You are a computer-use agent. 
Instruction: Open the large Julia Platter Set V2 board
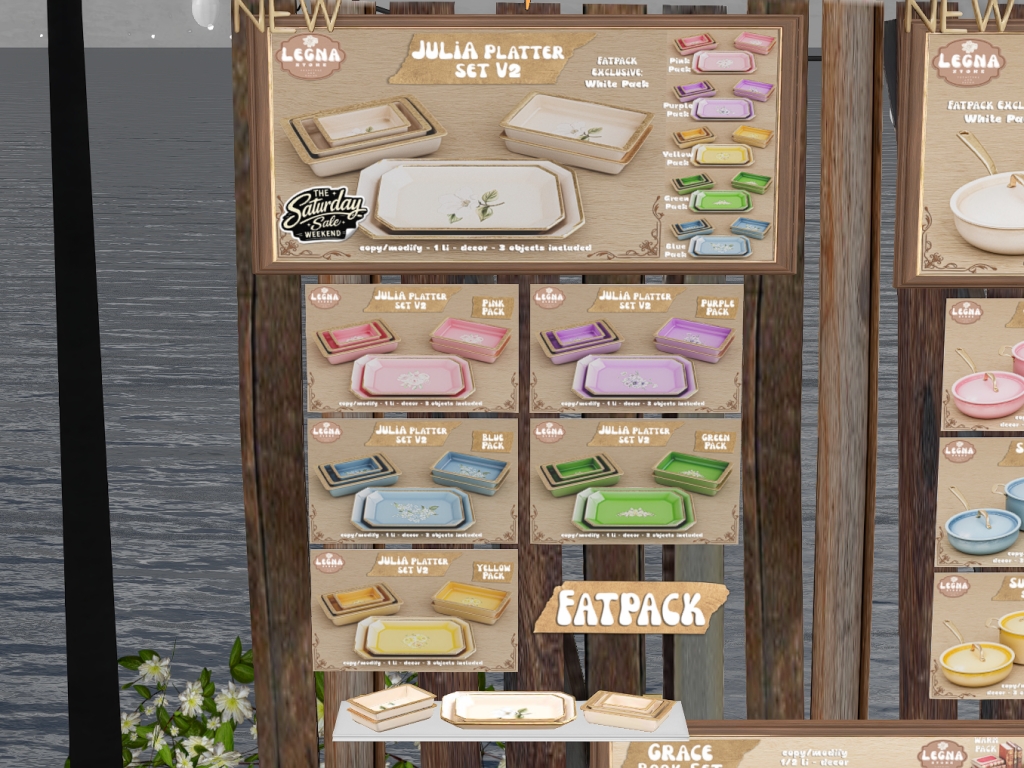tap(520, 144)
